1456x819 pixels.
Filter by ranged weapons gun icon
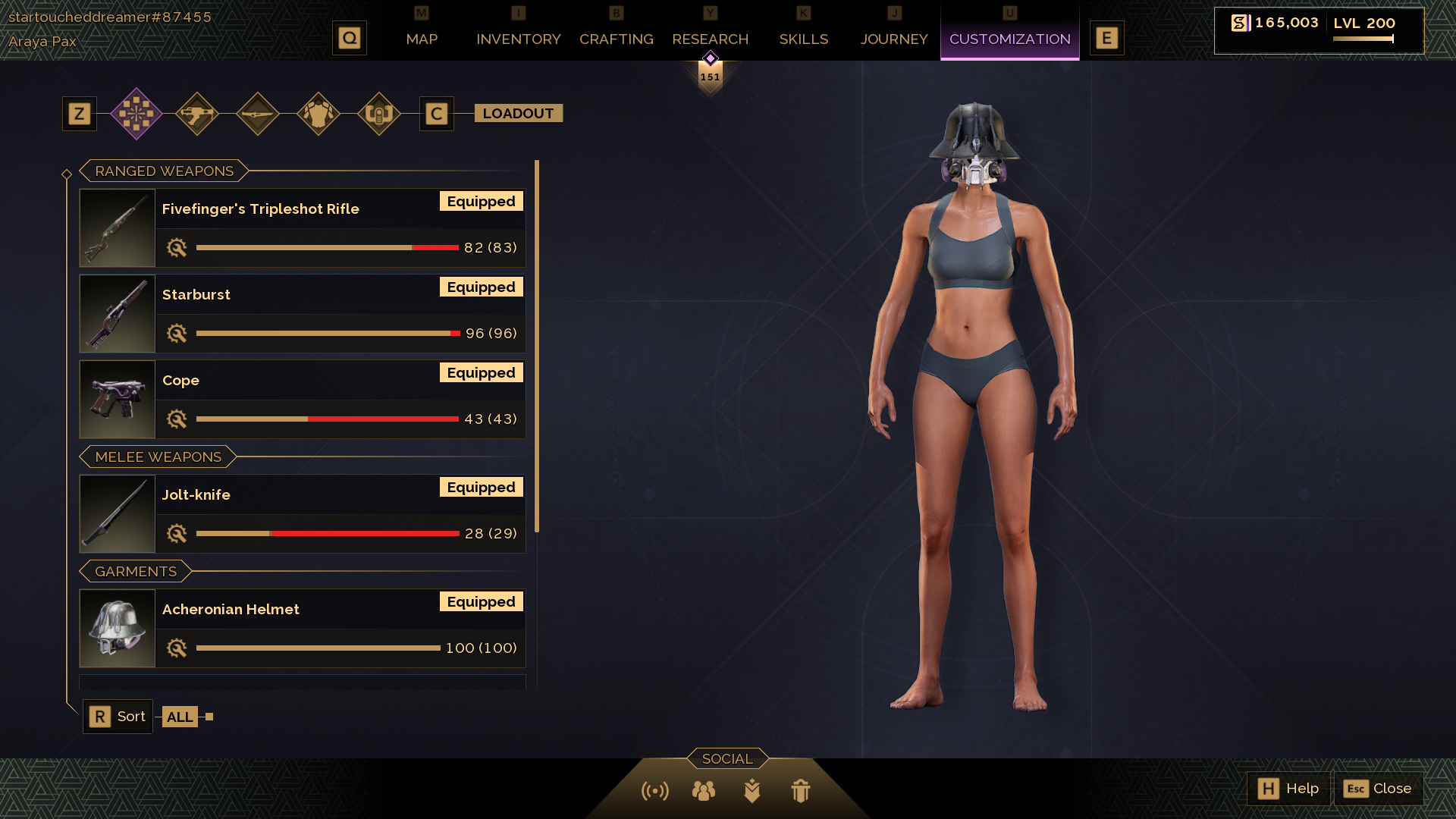coord(197,114)
